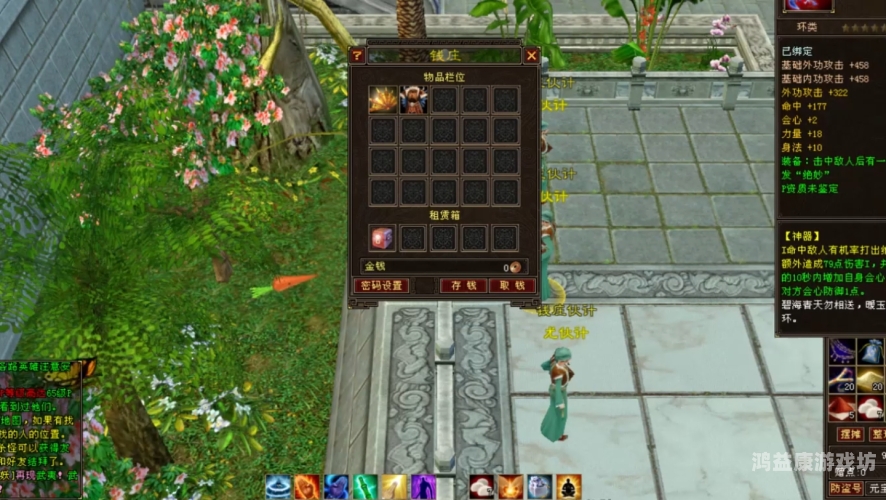Close the 钱庄 bank window
This screenshot has width=886, height=500.
click(x=531, y=56)
